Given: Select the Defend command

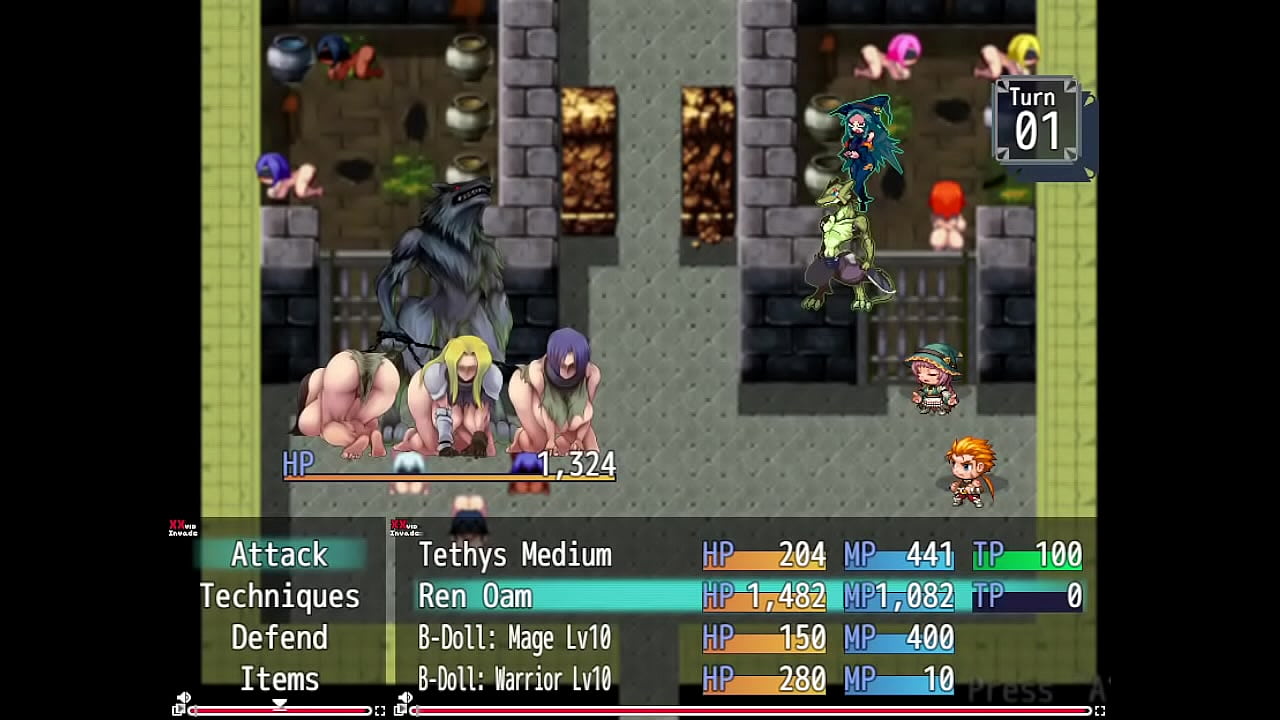Looking at the screenshot, I should pyautogui.click(x=279, y=638).
